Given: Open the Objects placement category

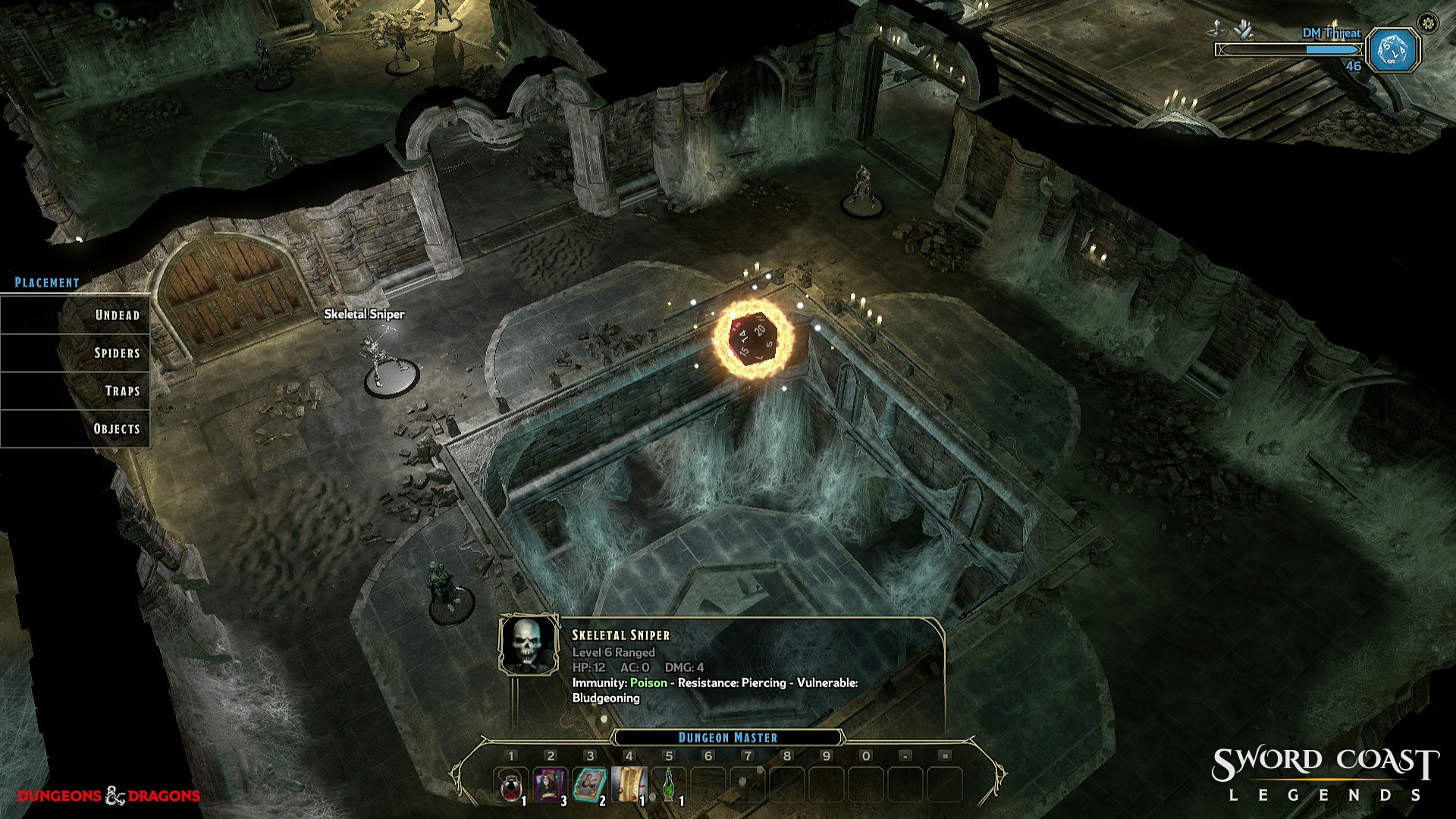Looking at the screenshot, I should click(x=116, y=428).
